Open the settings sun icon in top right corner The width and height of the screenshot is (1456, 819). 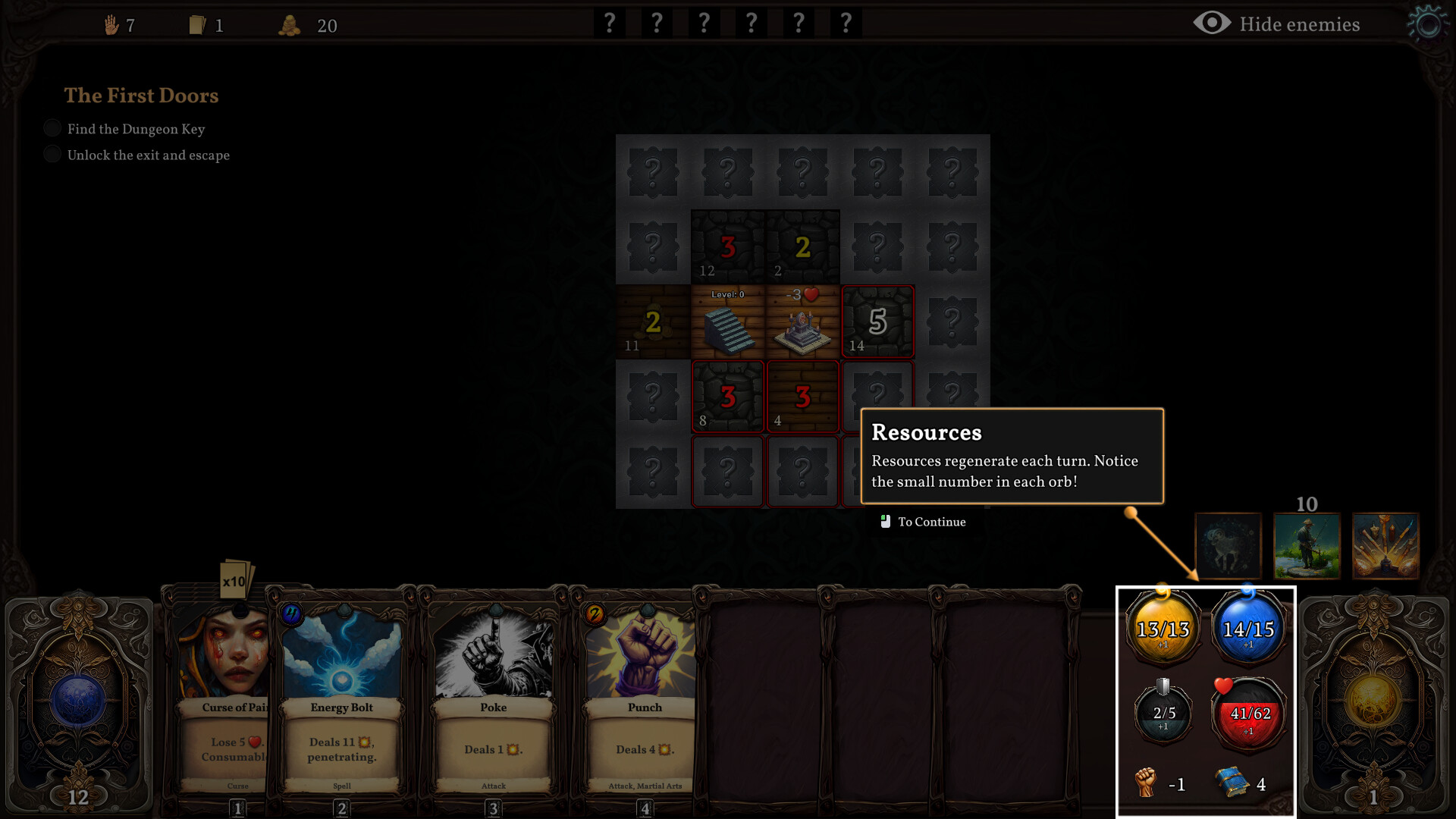[1427, 24]
